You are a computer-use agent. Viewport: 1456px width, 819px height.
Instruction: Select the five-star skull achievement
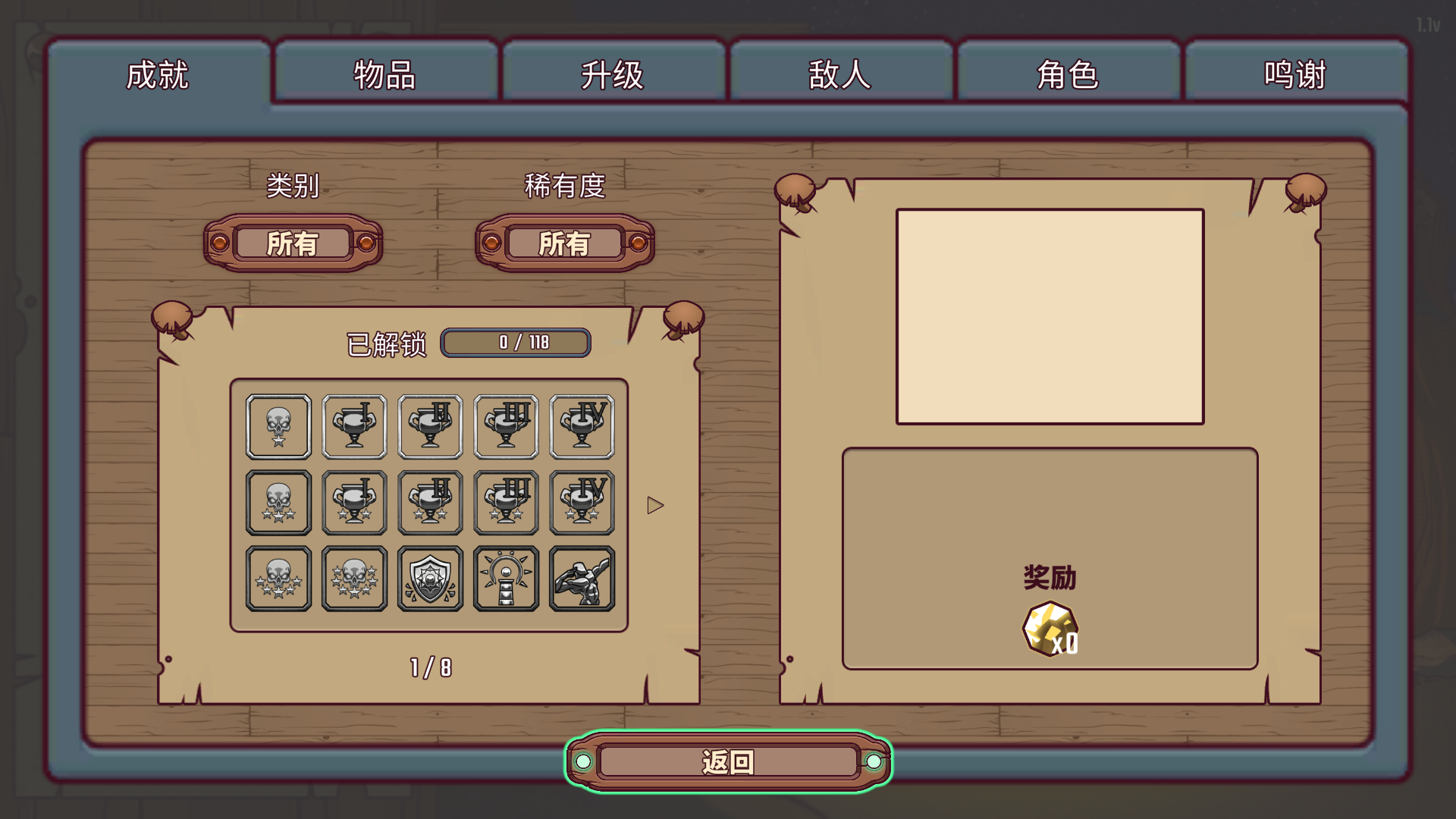point(278,578)
